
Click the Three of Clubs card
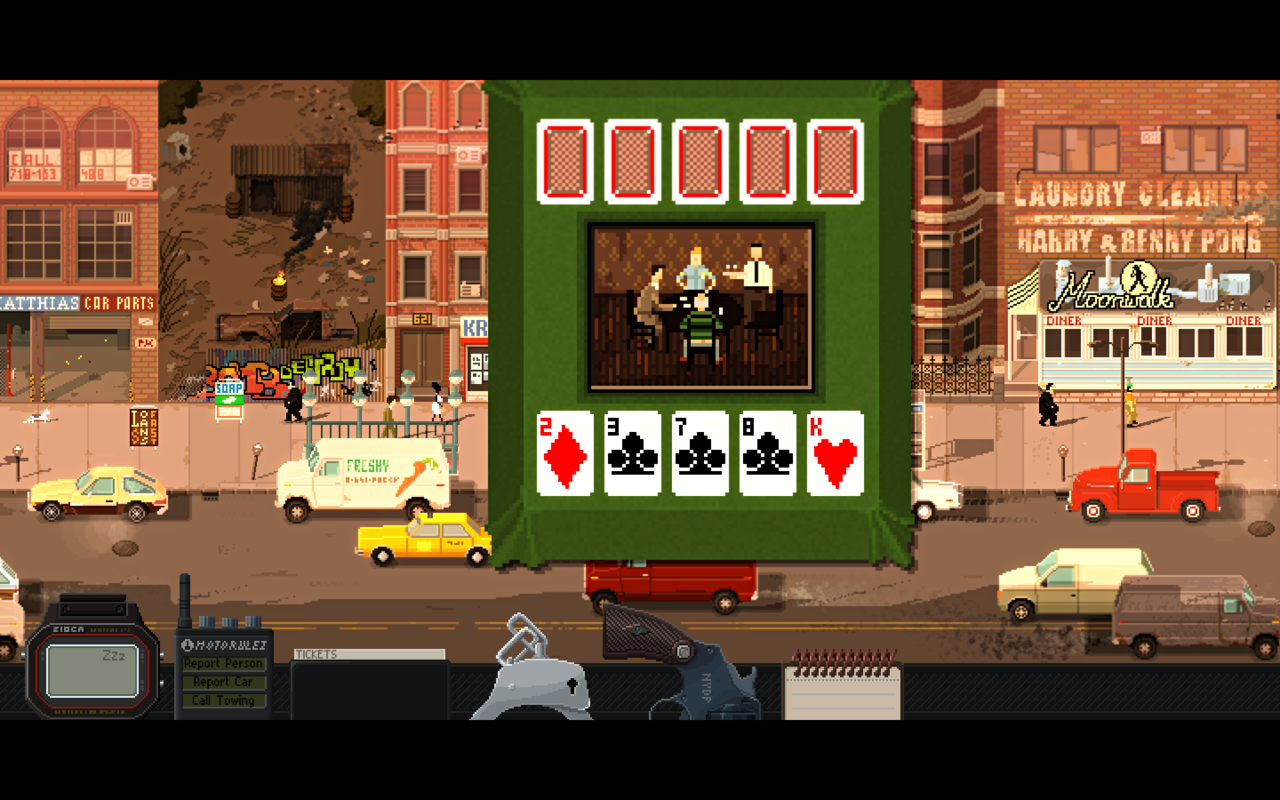click(631, 452)
